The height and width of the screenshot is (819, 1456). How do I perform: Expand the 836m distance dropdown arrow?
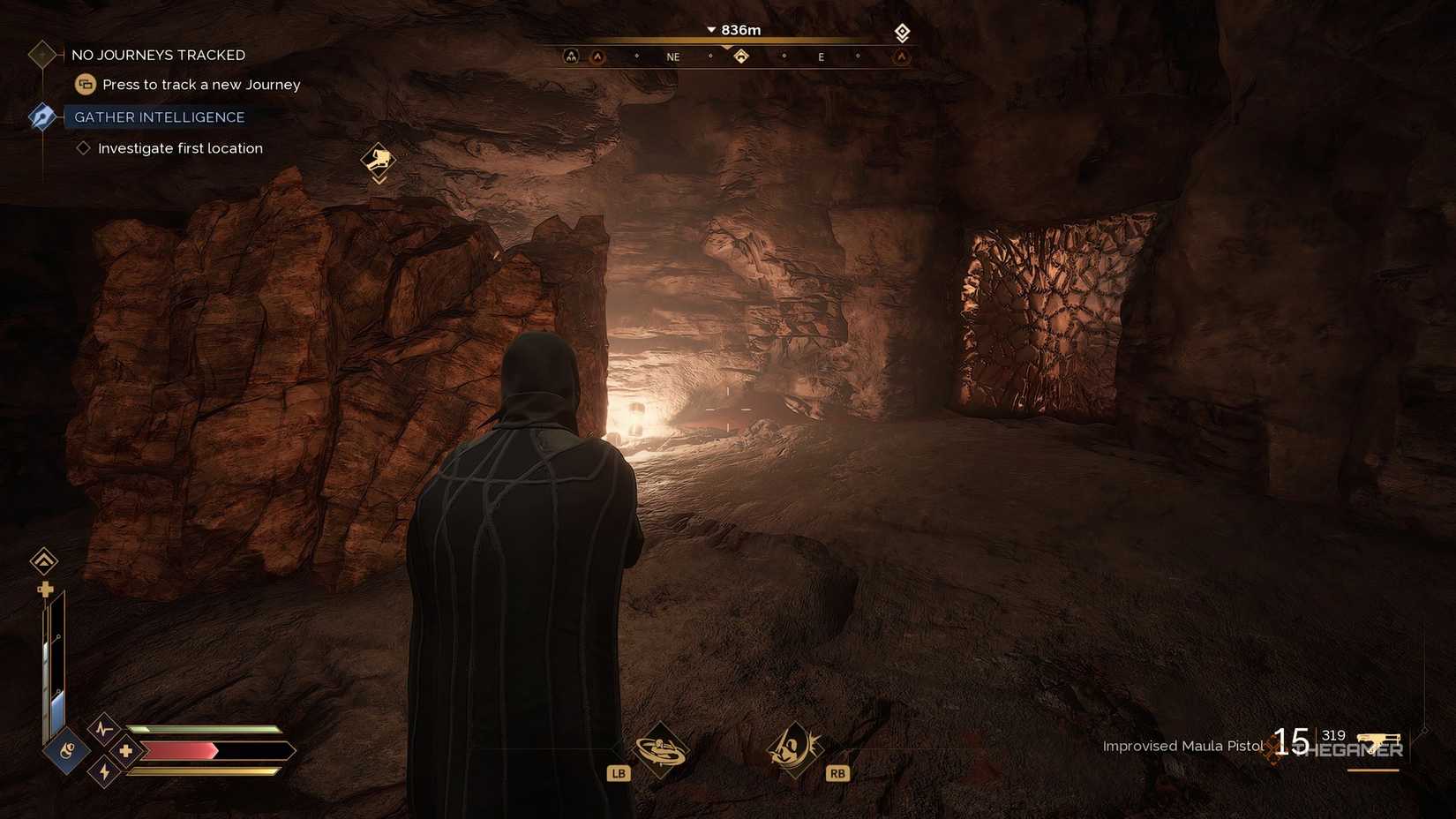pos(711,29)
